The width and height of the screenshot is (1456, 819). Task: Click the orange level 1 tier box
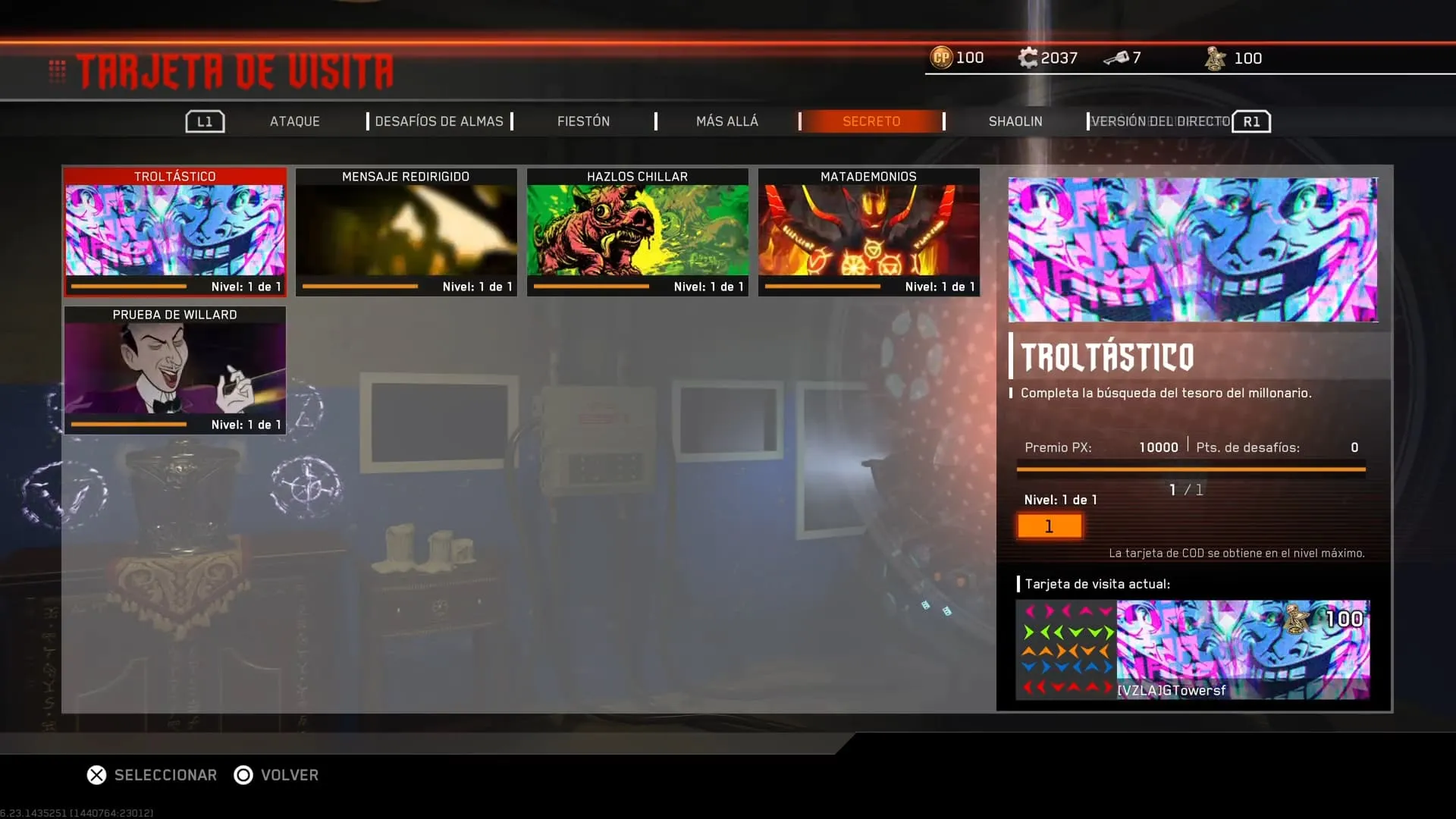[x=1049, y=526]
